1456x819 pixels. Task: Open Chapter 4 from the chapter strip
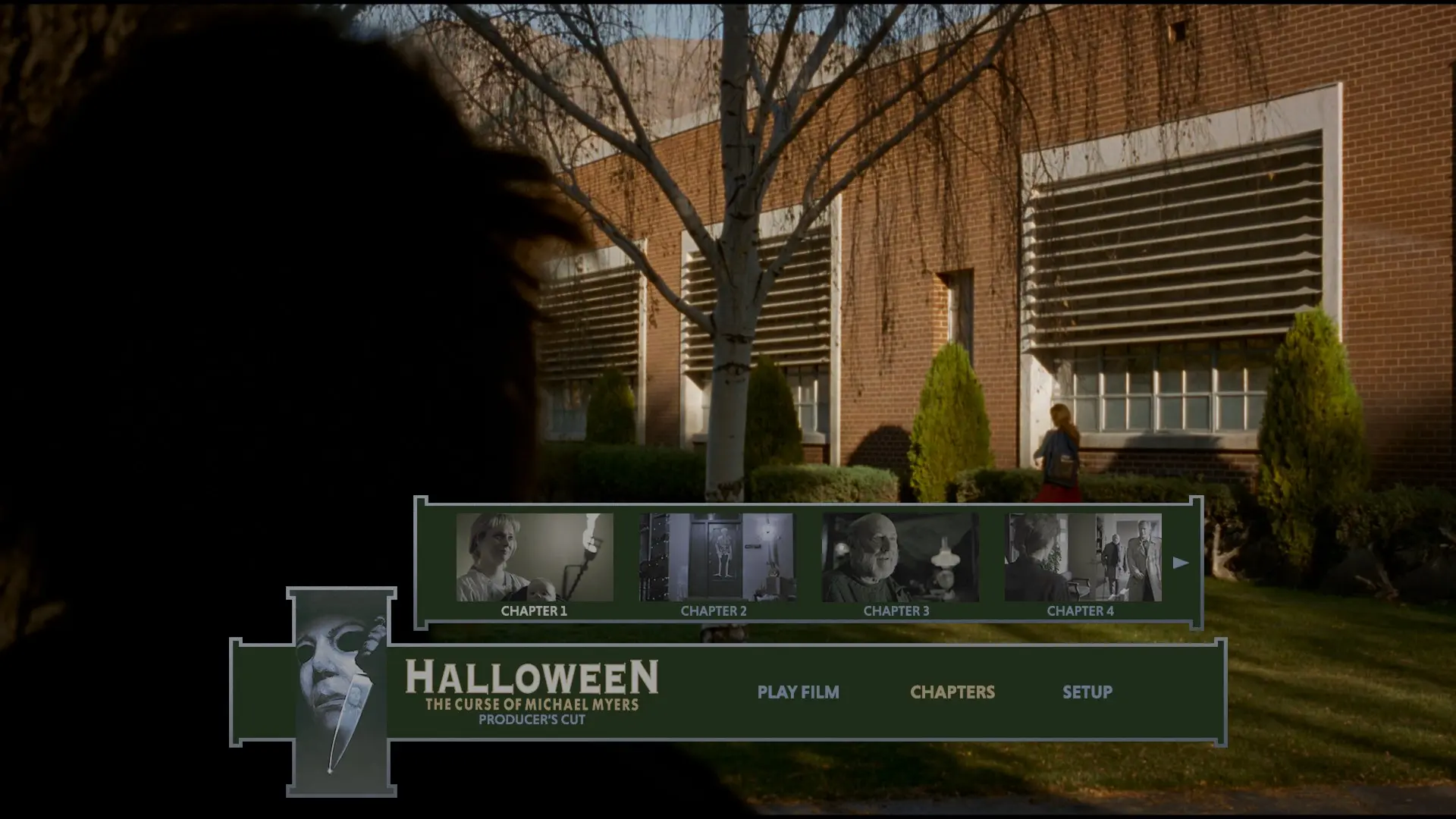click(x=1083, y=557)
